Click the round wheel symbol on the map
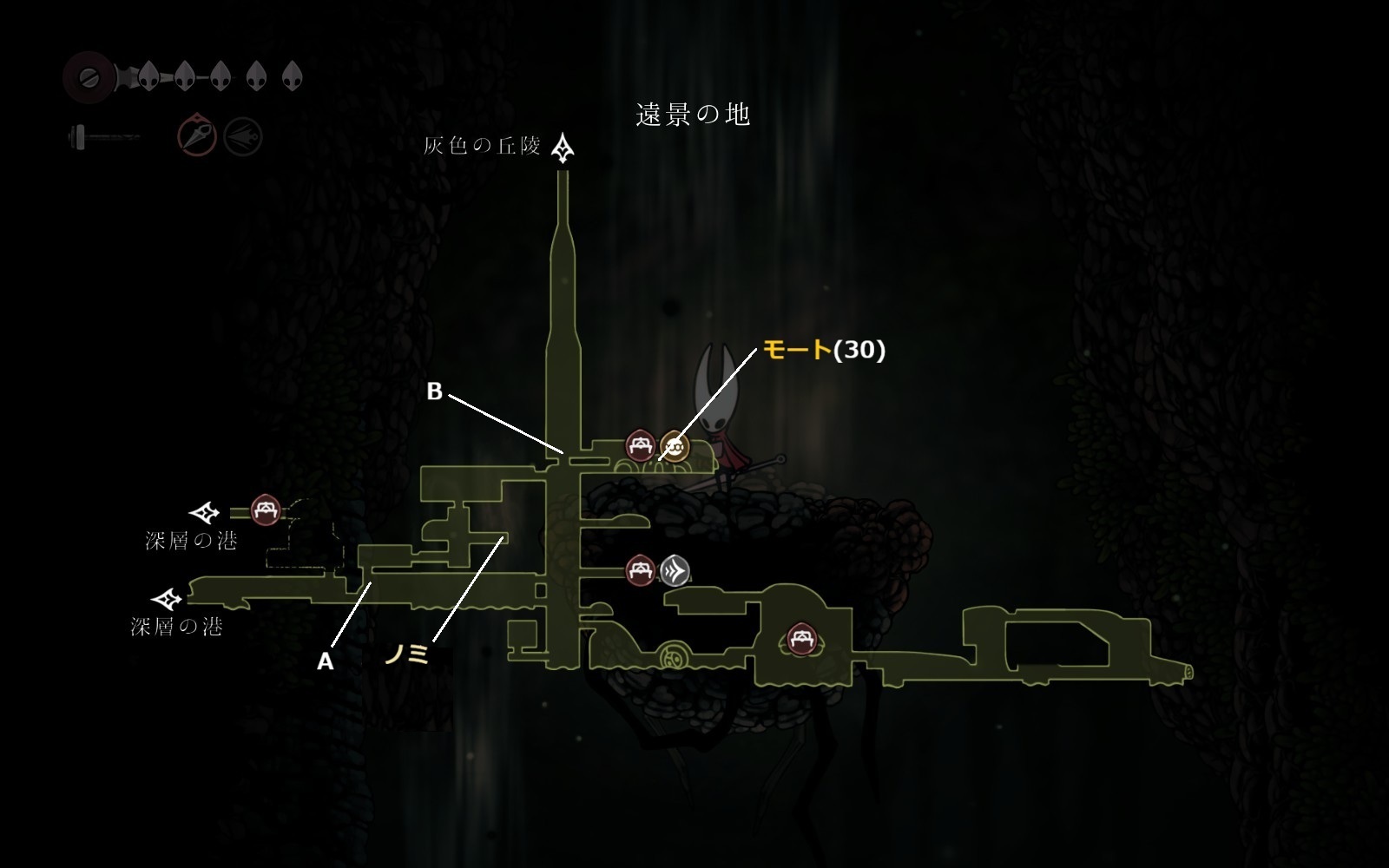 pos(672,655)
